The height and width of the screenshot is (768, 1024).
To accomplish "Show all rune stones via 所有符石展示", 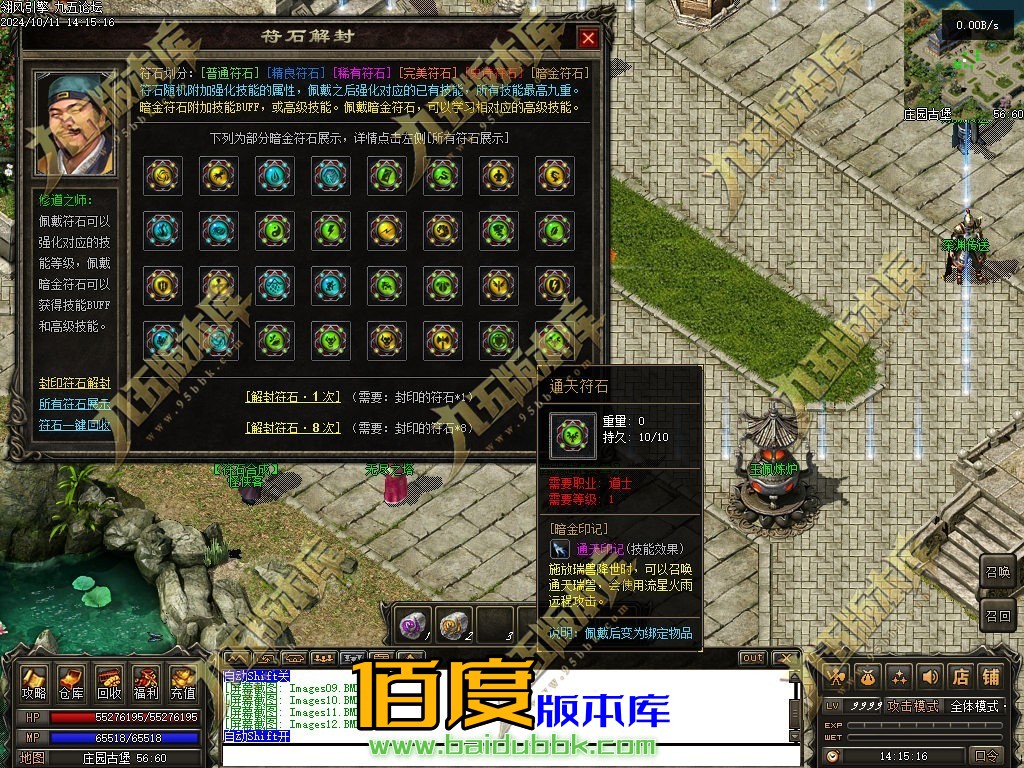I will [x=75, y=404].
